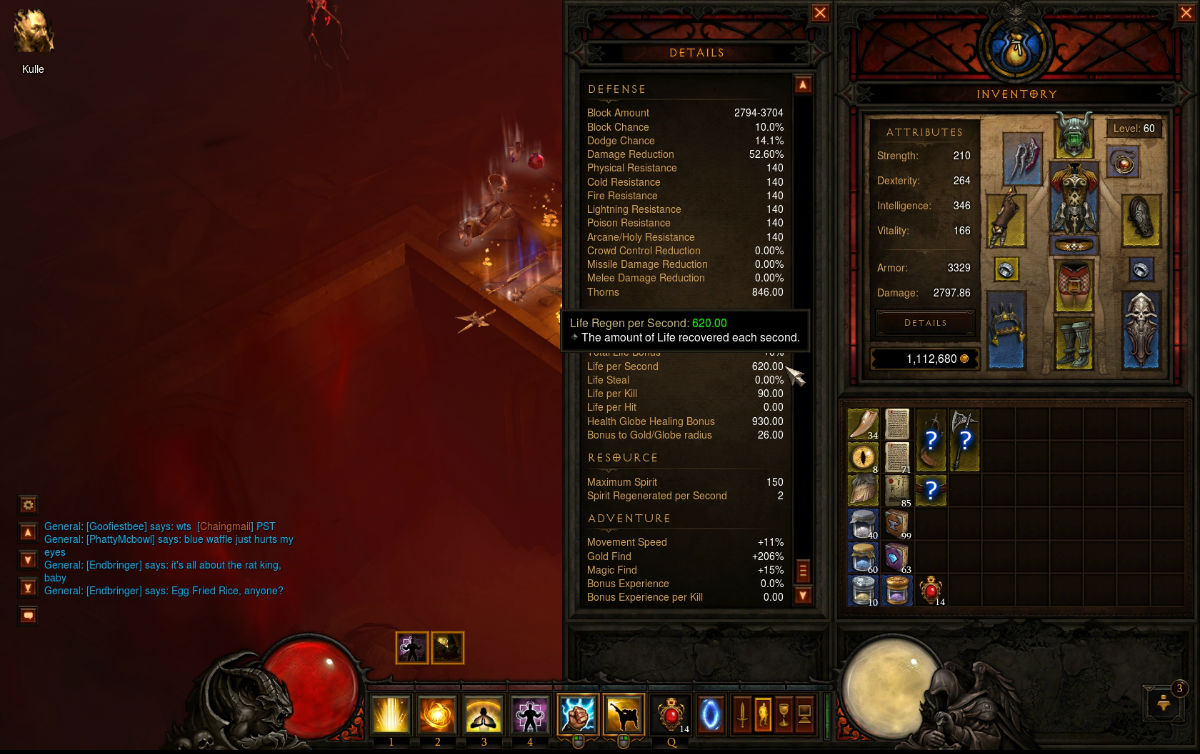
Task: Select the equipped chest armor slot
Action: click(1073, 196)
